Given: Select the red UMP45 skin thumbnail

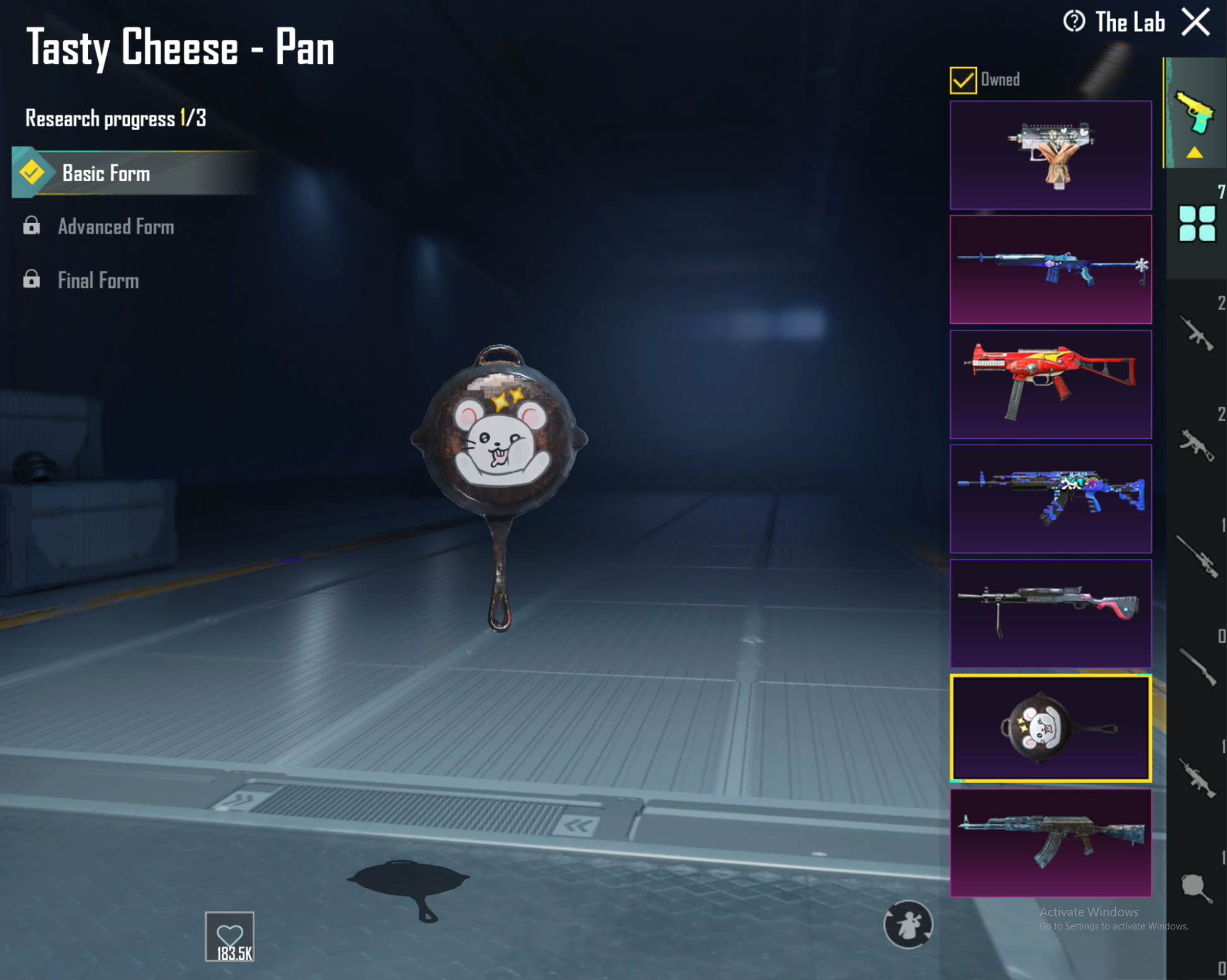Looking at the screenshot, I should tap(1050, 384).
